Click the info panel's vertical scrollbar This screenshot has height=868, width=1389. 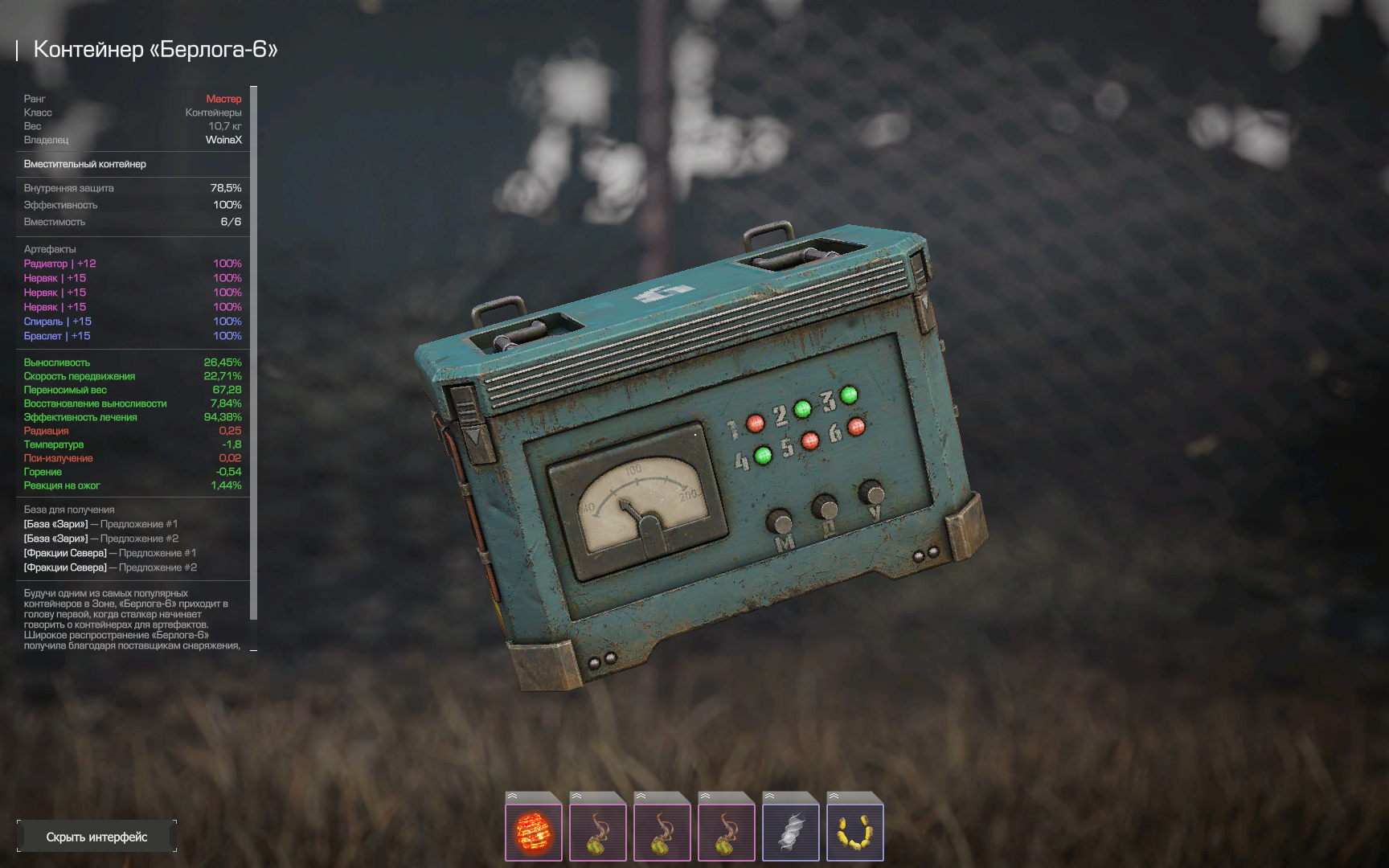tap(254, 352)
